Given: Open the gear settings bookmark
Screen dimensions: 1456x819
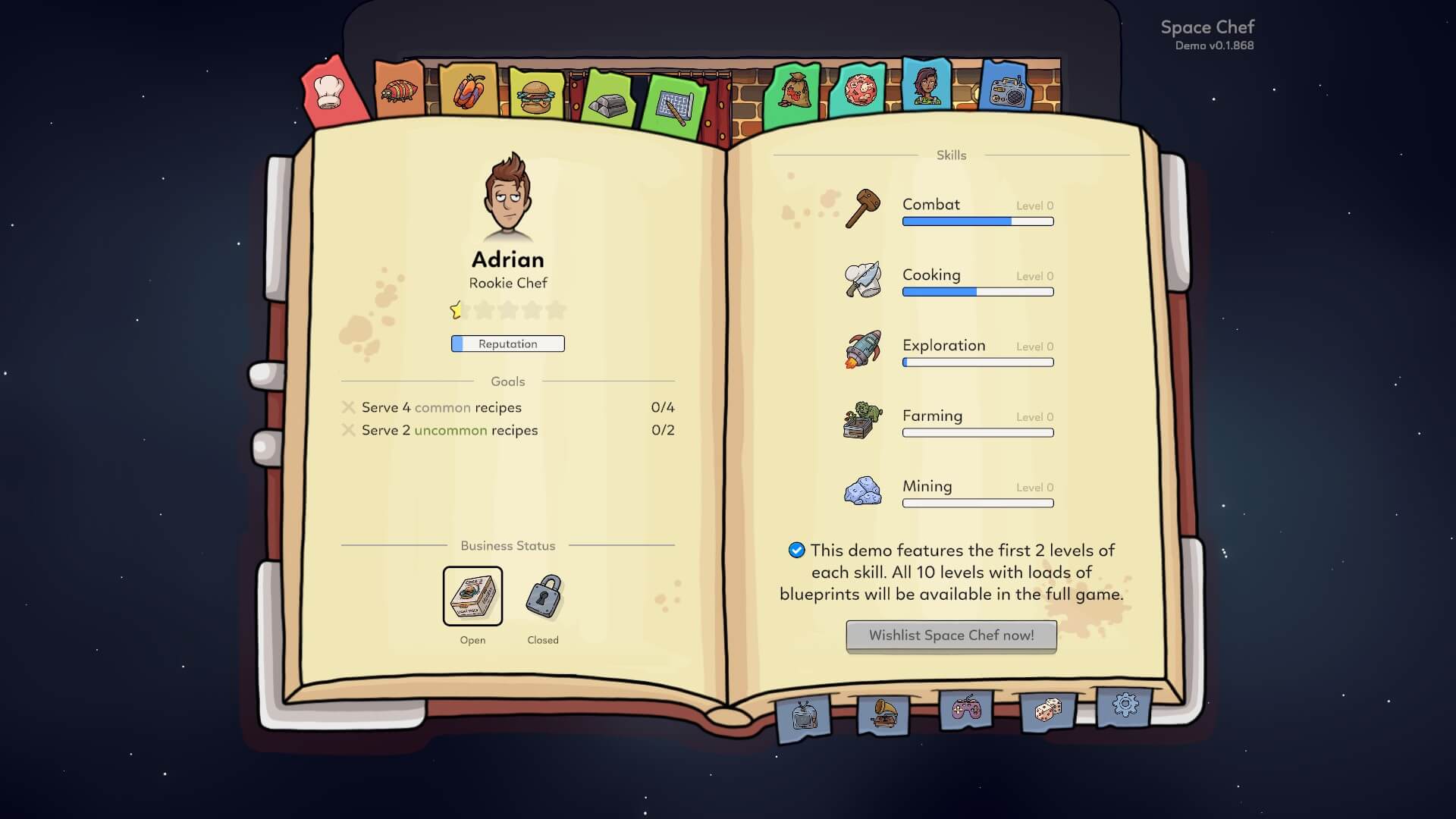Looking at the screenshot, I should pos(1125,706).
